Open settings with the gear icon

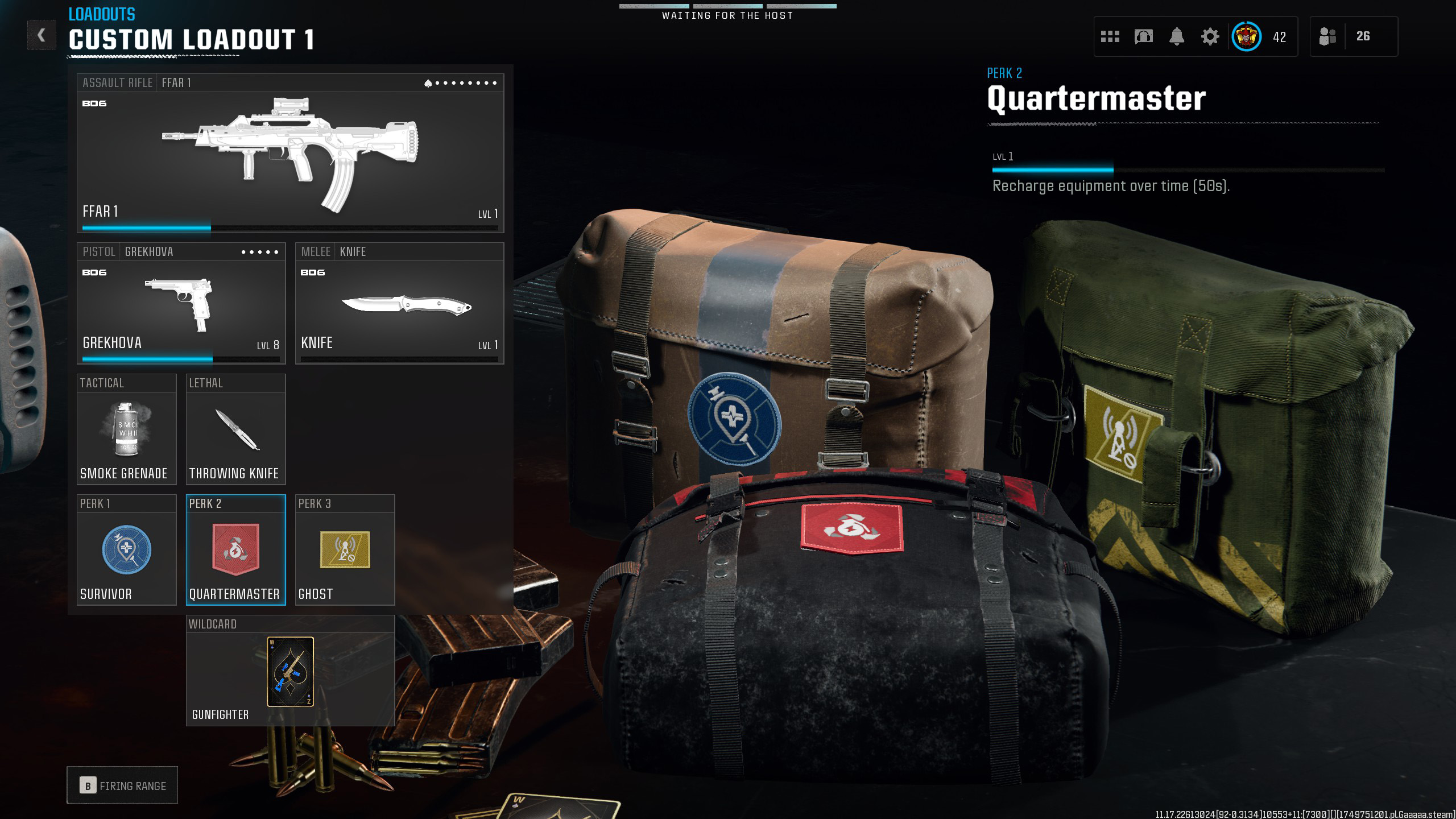(1210, 37)
